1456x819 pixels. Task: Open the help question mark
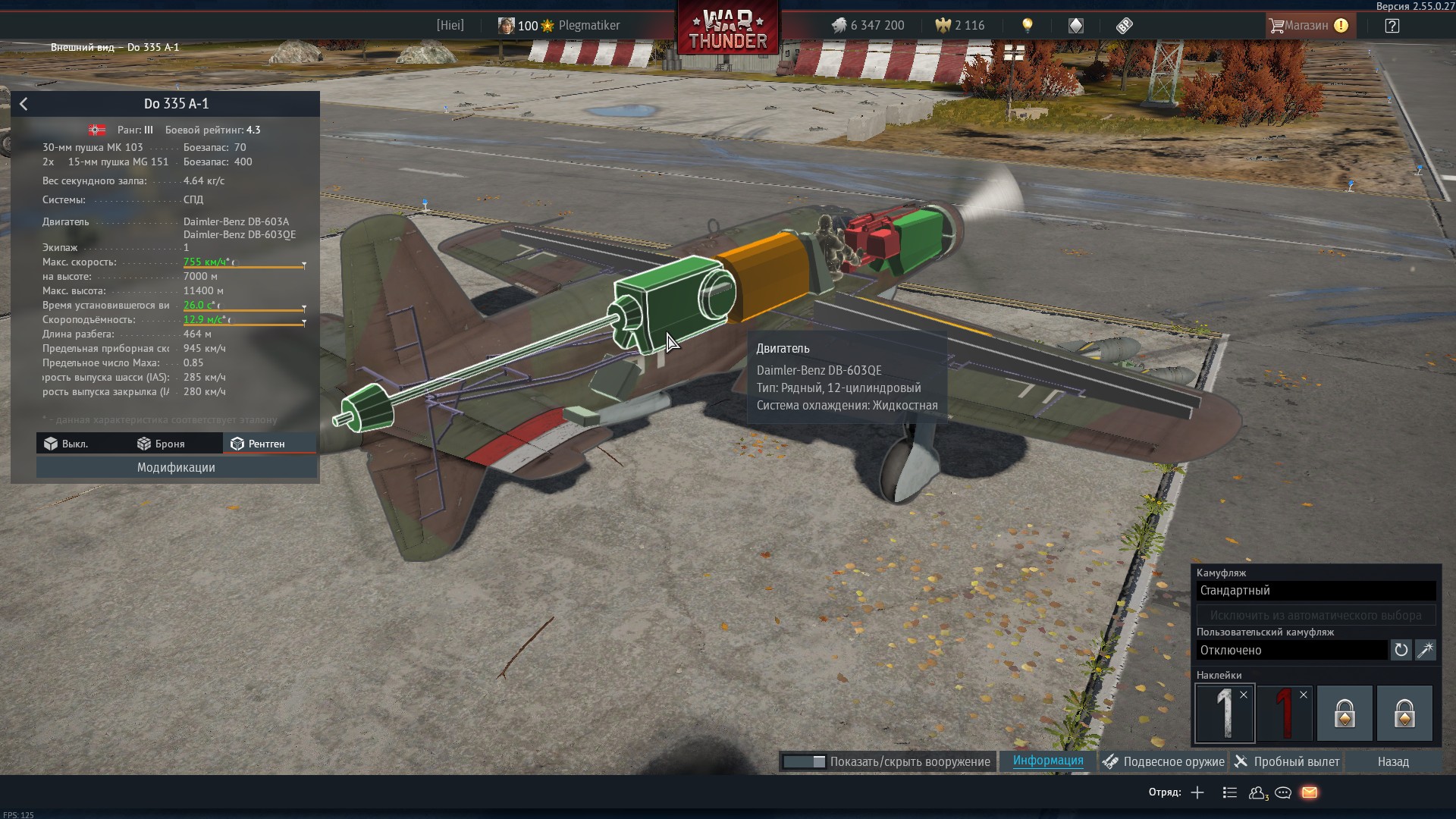(1392, 26)
